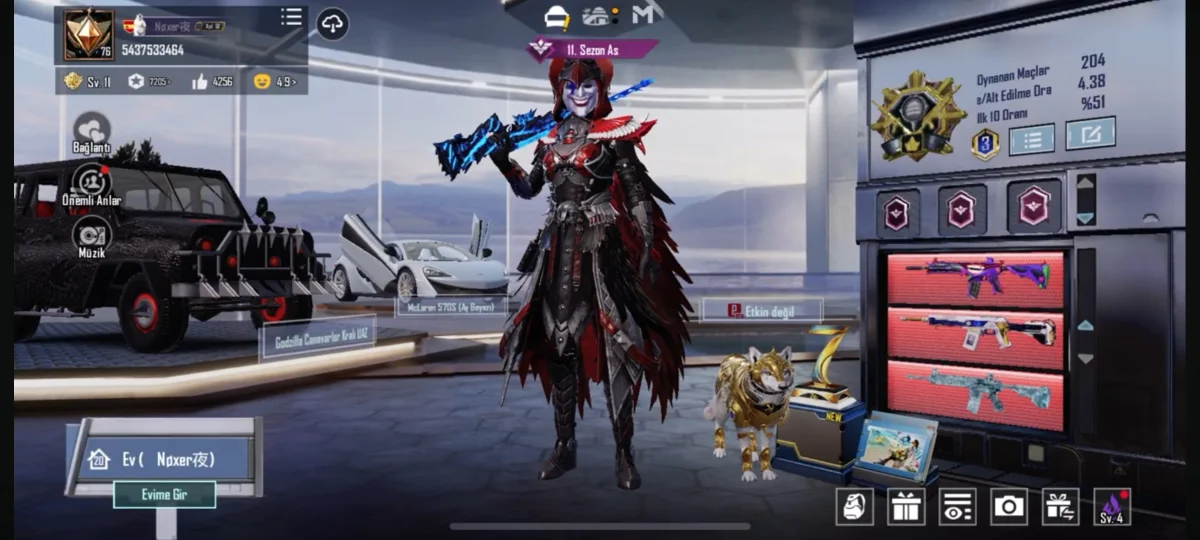Tap the cloud download icon
The height and width of the screenshot is (540, 1200).
(x=333, y=24)
